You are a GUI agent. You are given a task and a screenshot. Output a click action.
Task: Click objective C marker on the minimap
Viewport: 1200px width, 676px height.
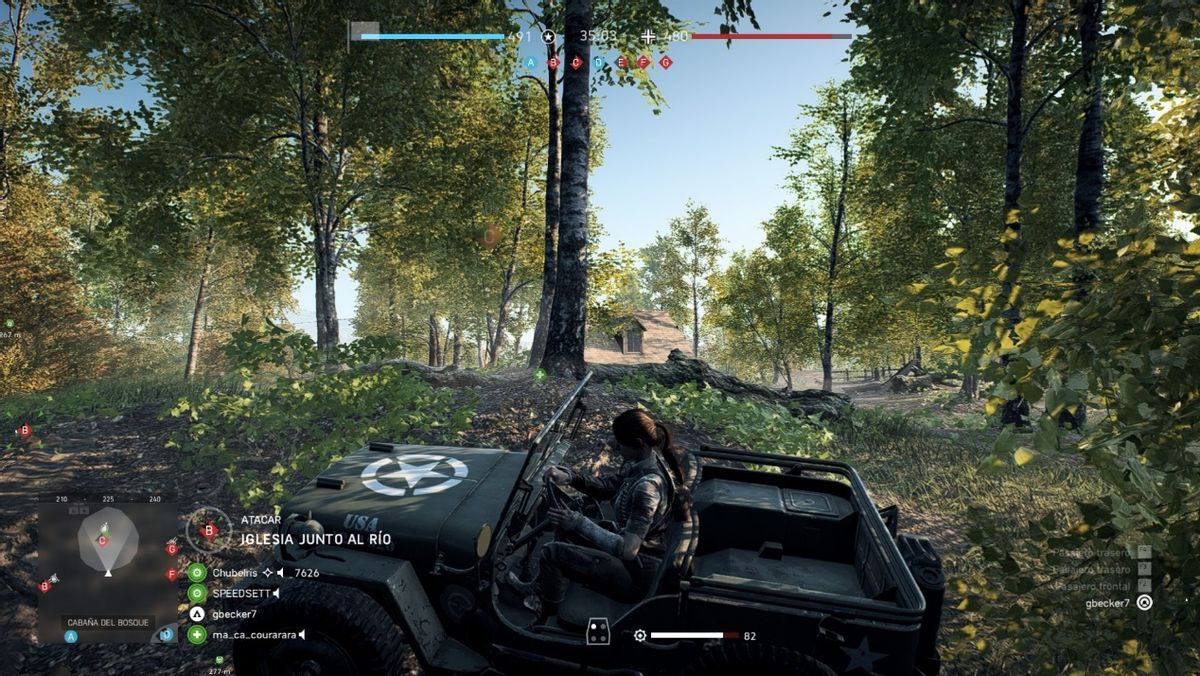click(102, 541)
